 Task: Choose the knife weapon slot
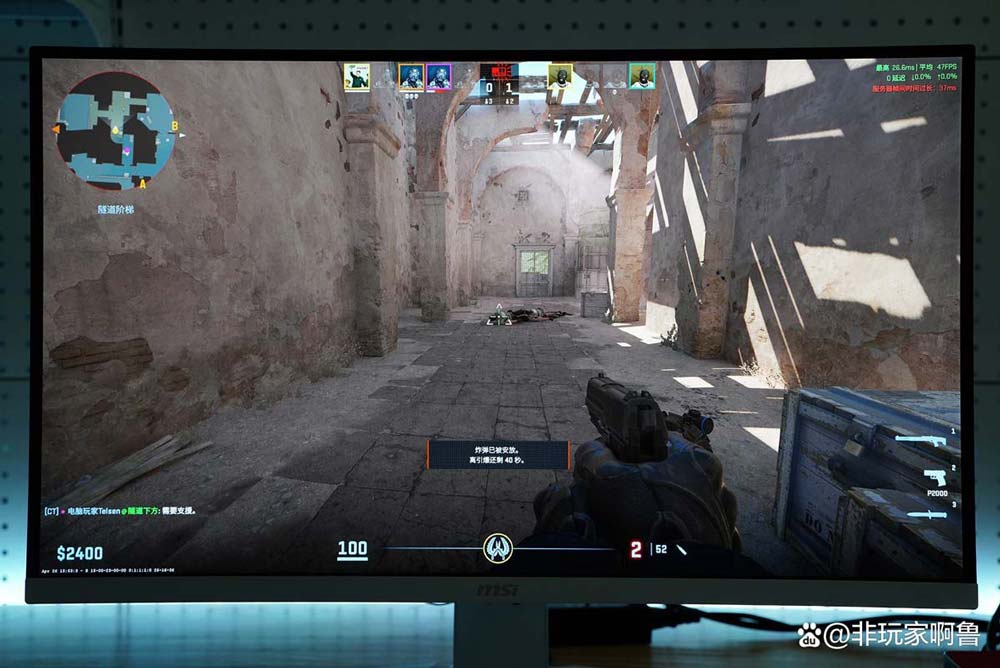[924, 513]
